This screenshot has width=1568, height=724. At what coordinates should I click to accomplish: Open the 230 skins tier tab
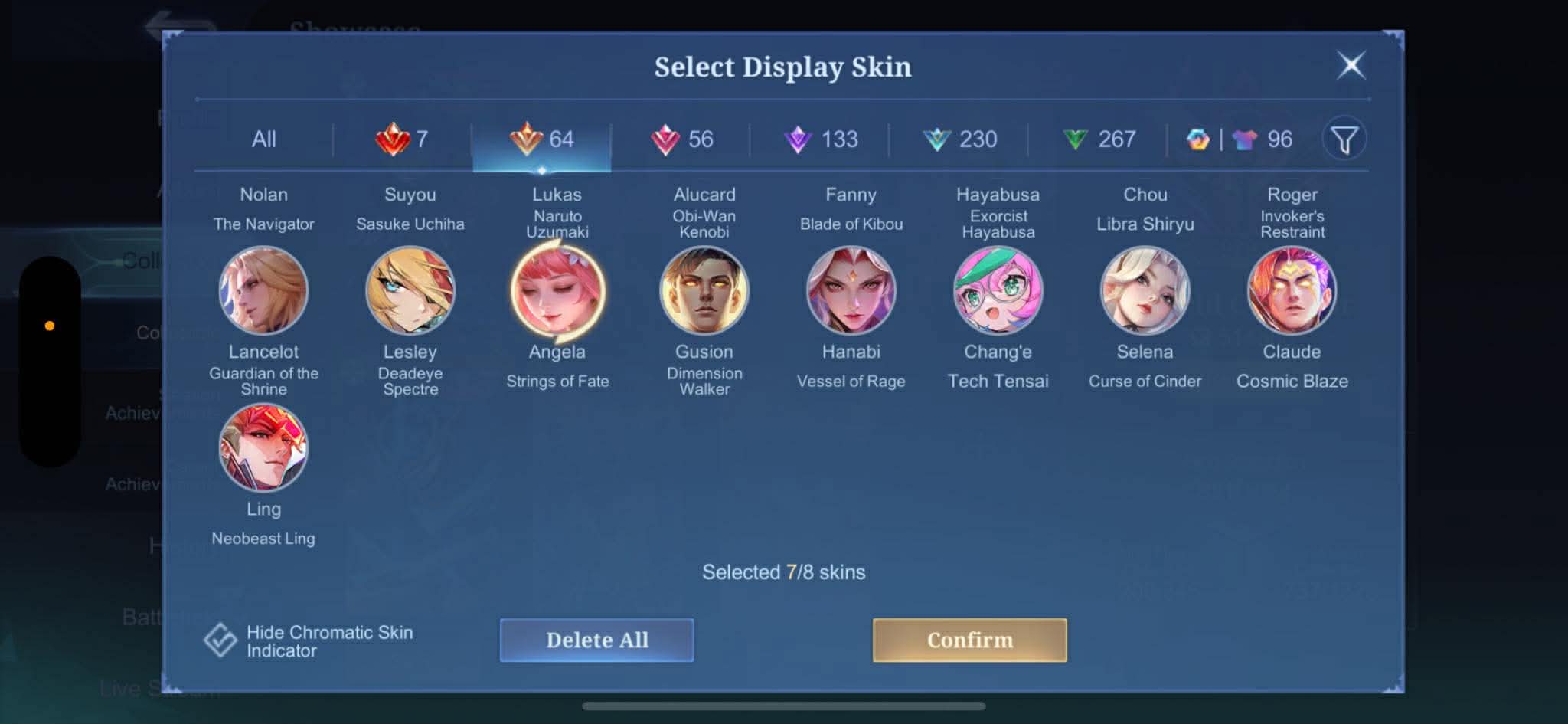tap(959, 139)
